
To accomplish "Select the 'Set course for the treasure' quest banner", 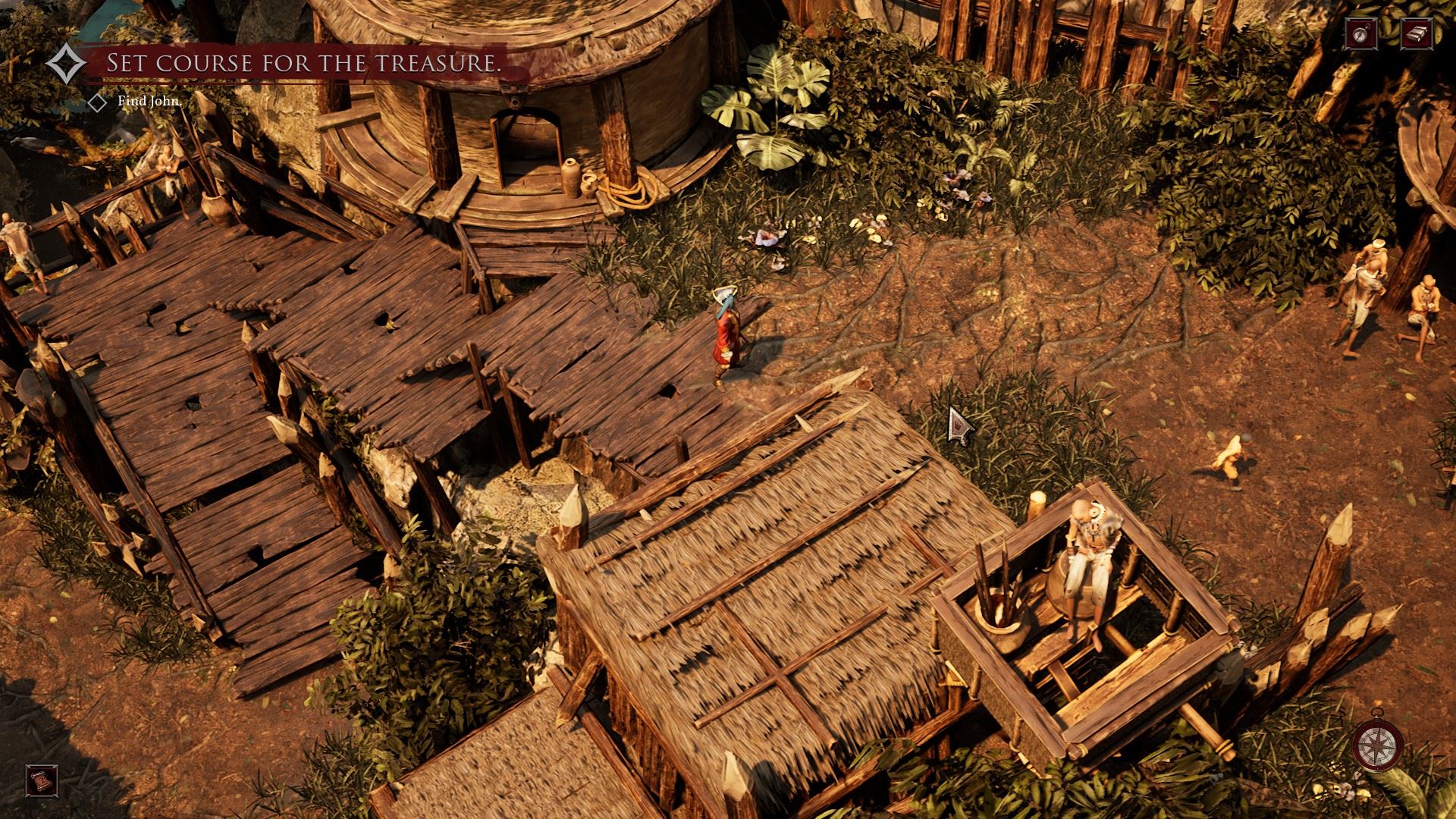I will pos(303,64).
